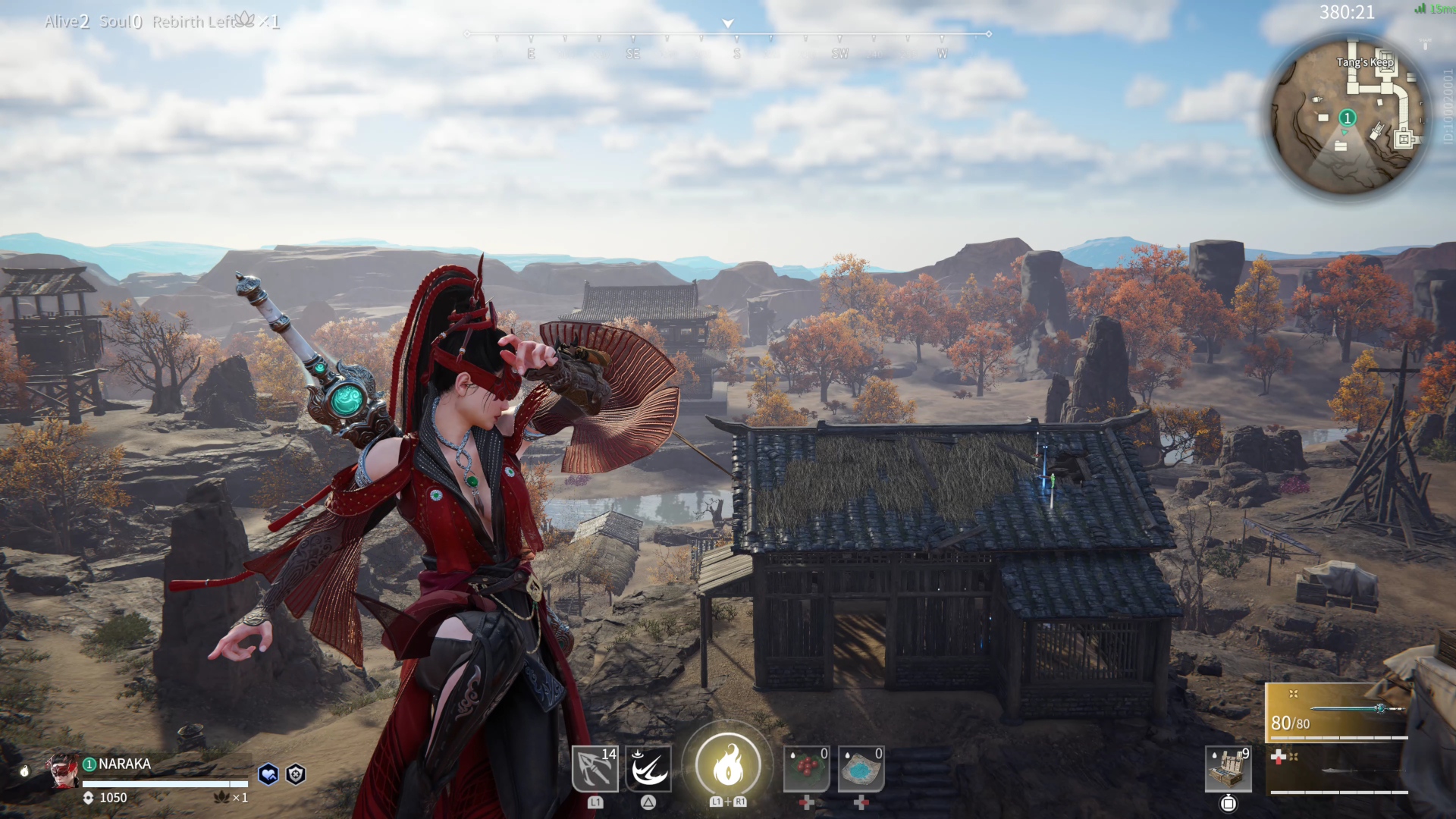Select the grappling hook slot
1456x819 pixels.
pos(595,769)
